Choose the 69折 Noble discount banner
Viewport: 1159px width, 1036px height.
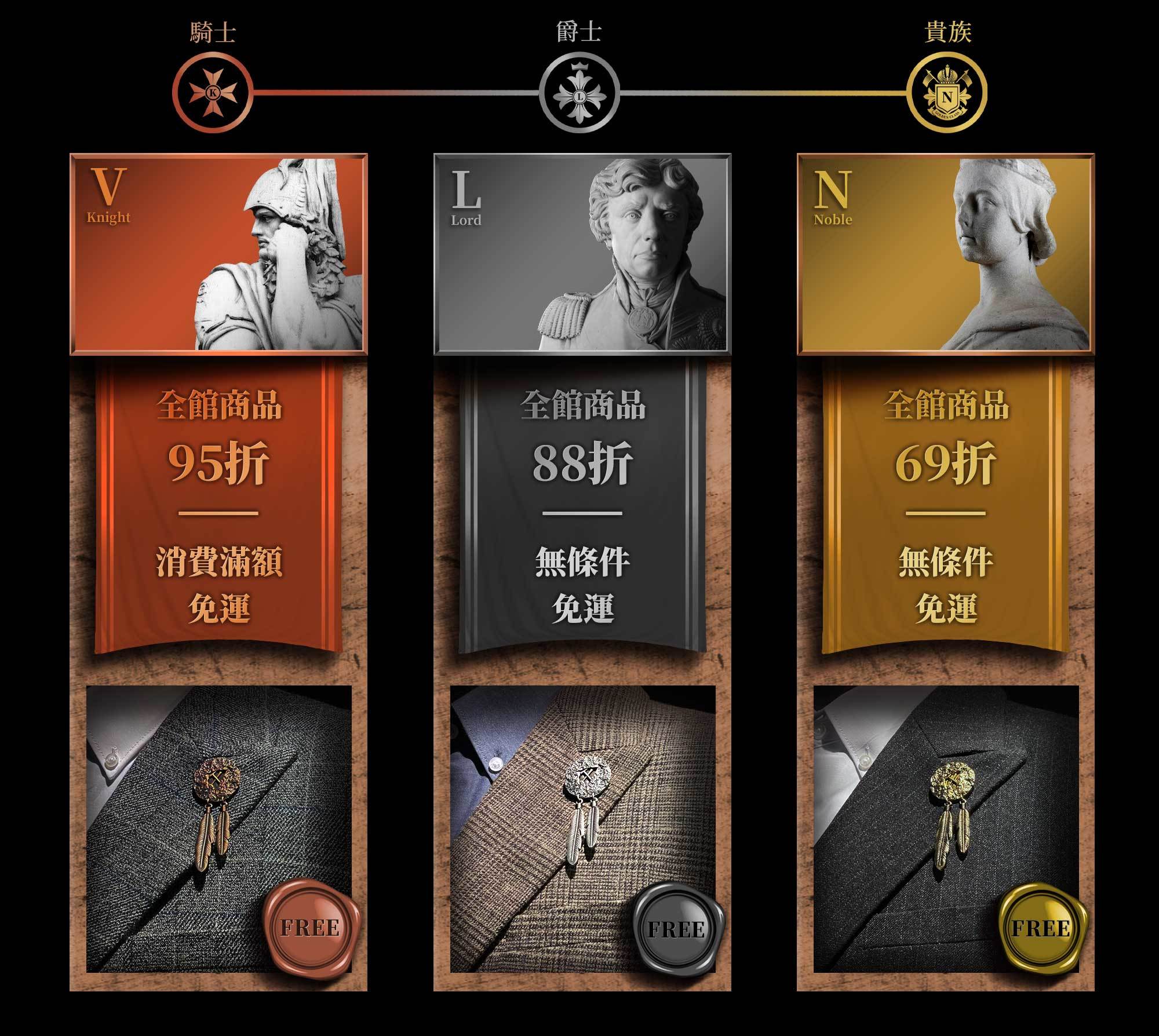(x=945, y=504)
